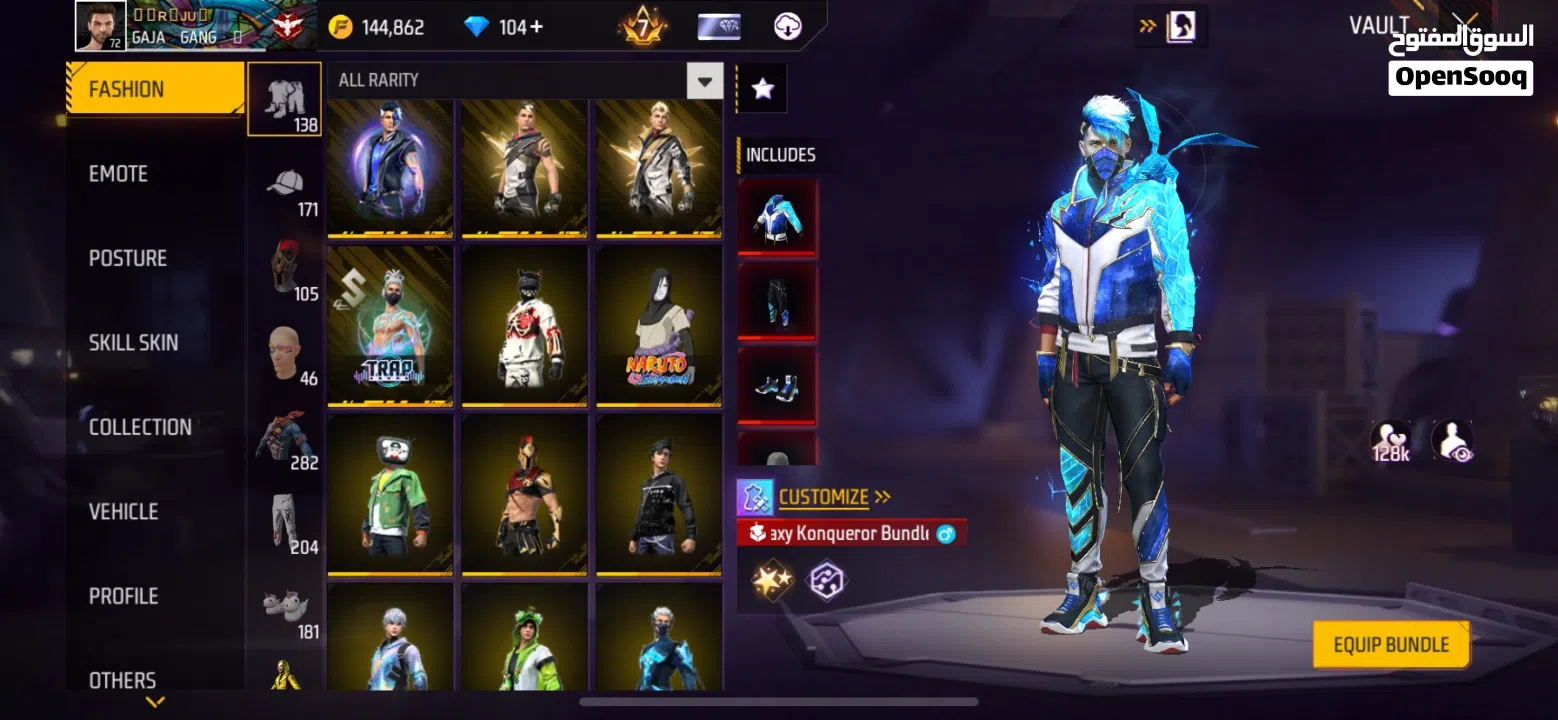Click the 128k likes icon near the character
The height and width of the screenshot is (720, 1558).
coord(1388,440)
